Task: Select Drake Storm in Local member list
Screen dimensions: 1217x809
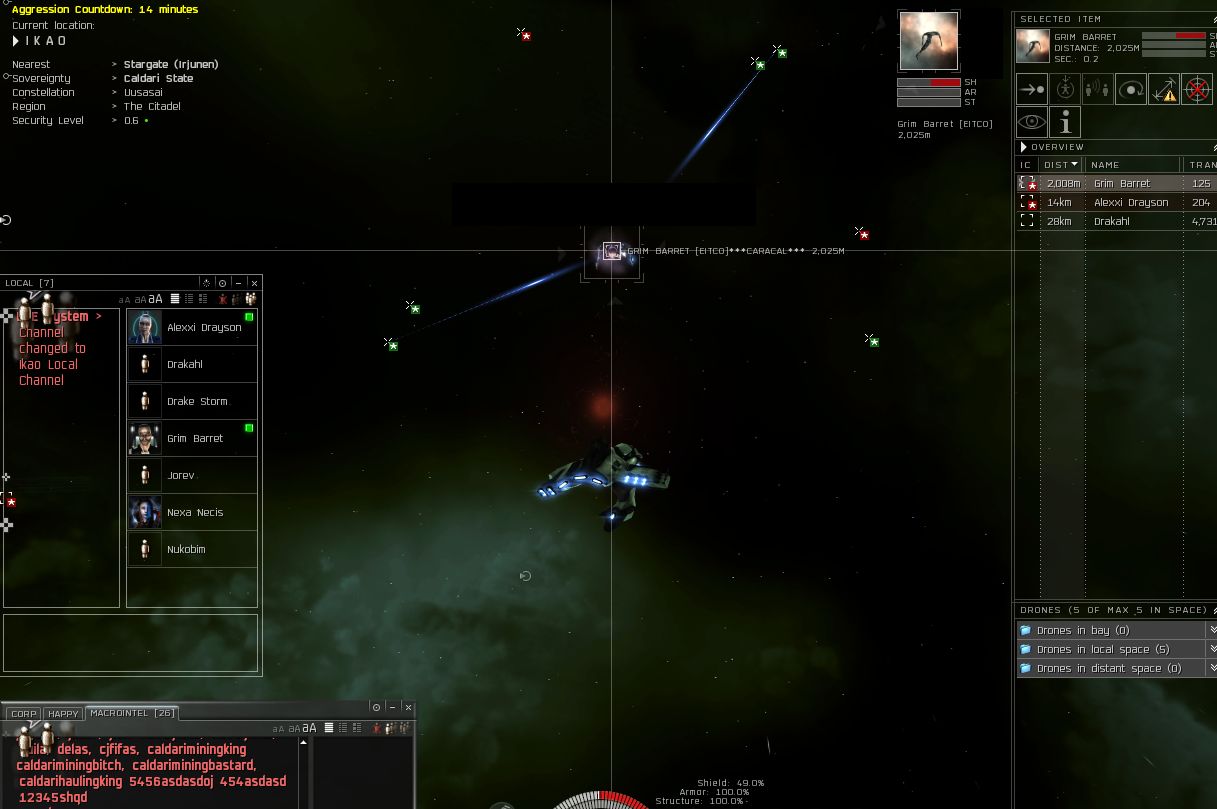Action: [x=197, y=402]
